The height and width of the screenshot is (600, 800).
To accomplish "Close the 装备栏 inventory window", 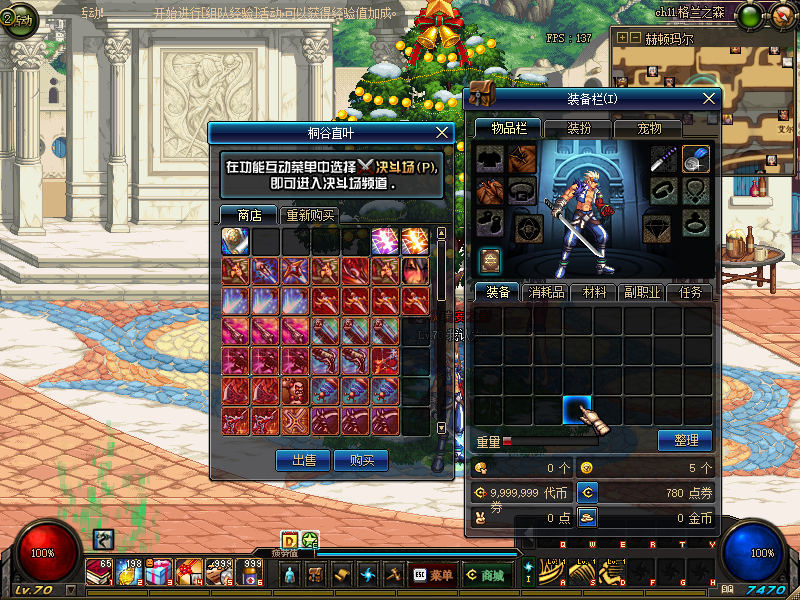I will pos(710,98).
